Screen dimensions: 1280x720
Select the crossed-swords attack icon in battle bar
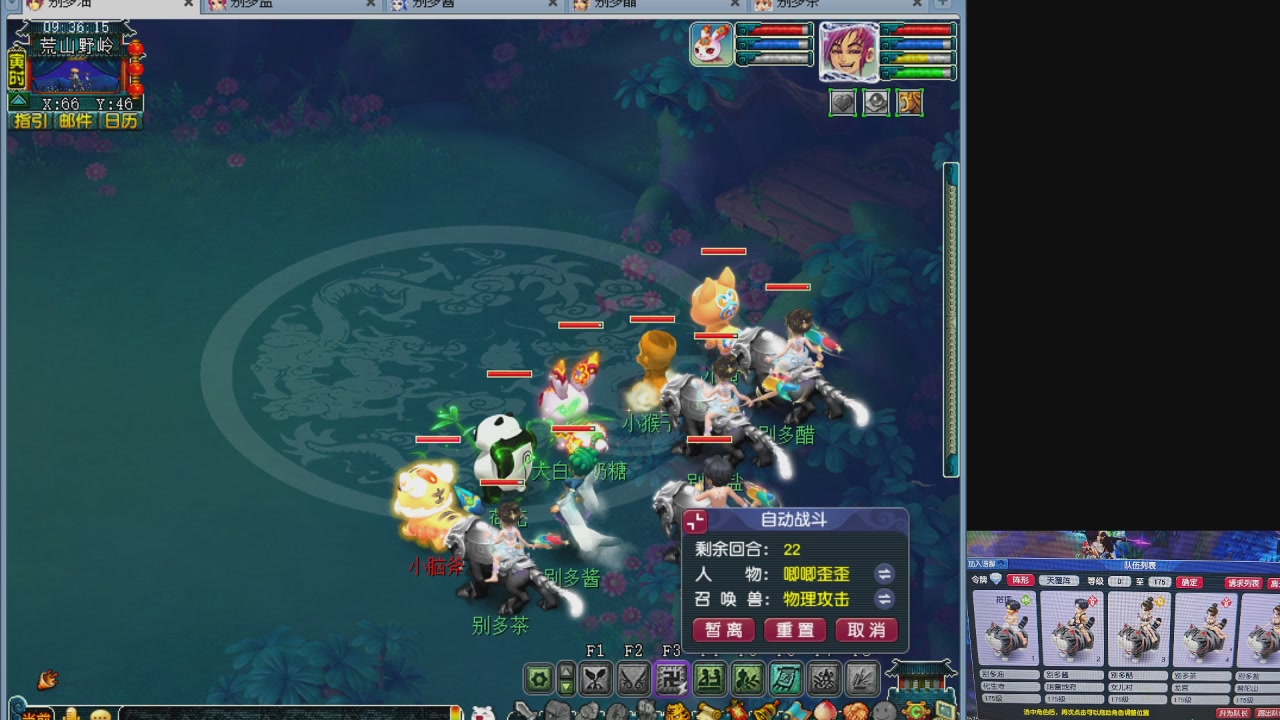pyautogui.click(x=594, y=679)
